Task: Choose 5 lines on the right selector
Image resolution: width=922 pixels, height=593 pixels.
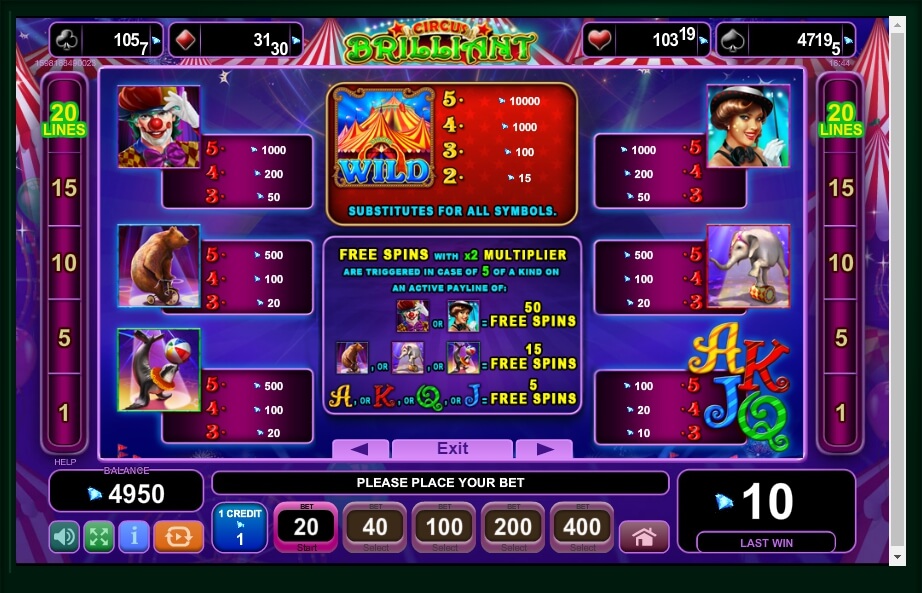Action: [x=841, y=338]
